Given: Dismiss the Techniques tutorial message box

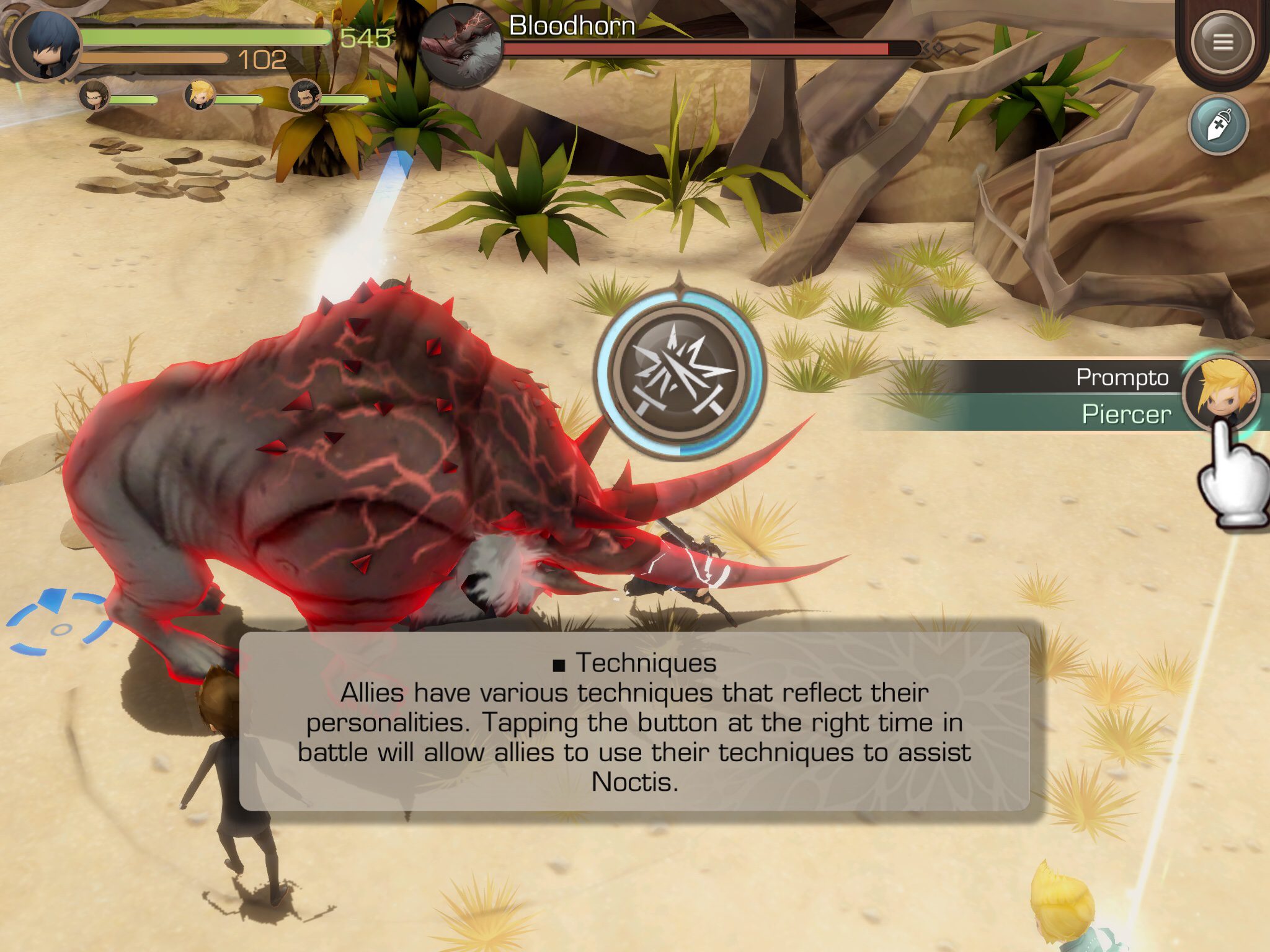Looking at the screenshot, I should click(634, 721).
